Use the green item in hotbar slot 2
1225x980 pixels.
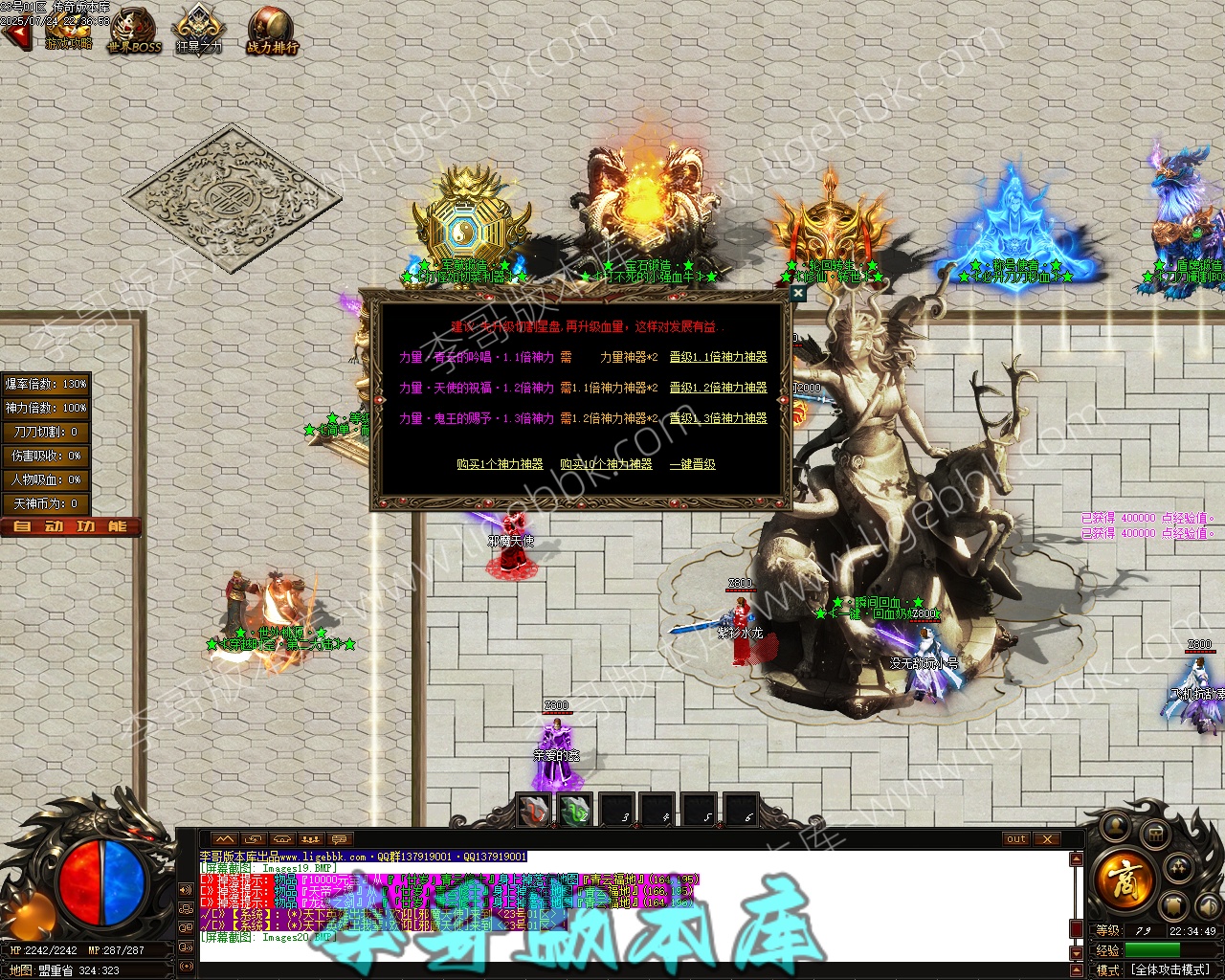pyautogui.click(x=574, y=811)
